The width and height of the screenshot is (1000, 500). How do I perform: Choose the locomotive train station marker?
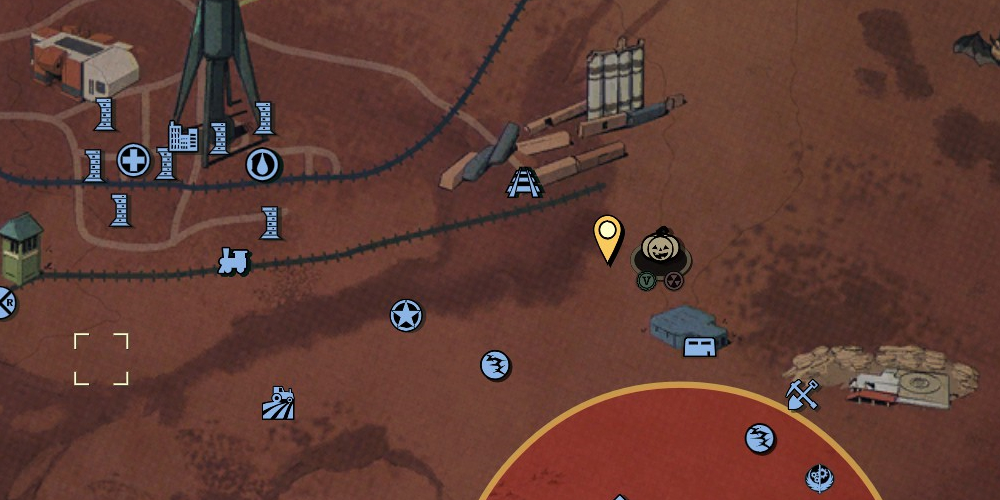pyautogui.click(x=233, y=262)
